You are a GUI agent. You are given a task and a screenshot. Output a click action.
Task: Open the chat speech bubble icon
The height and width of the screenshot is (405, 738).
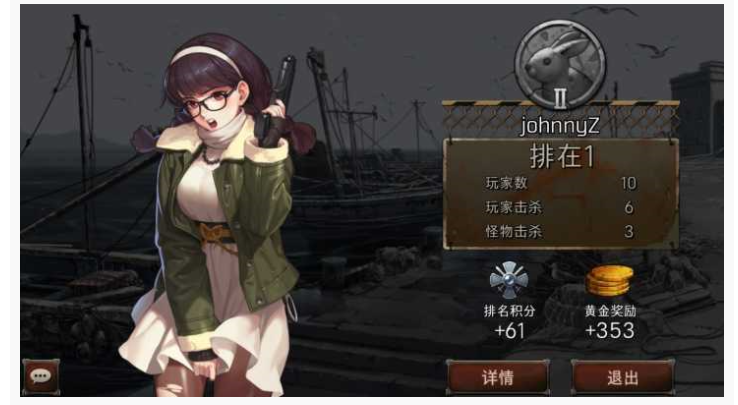tap(41, 376)
